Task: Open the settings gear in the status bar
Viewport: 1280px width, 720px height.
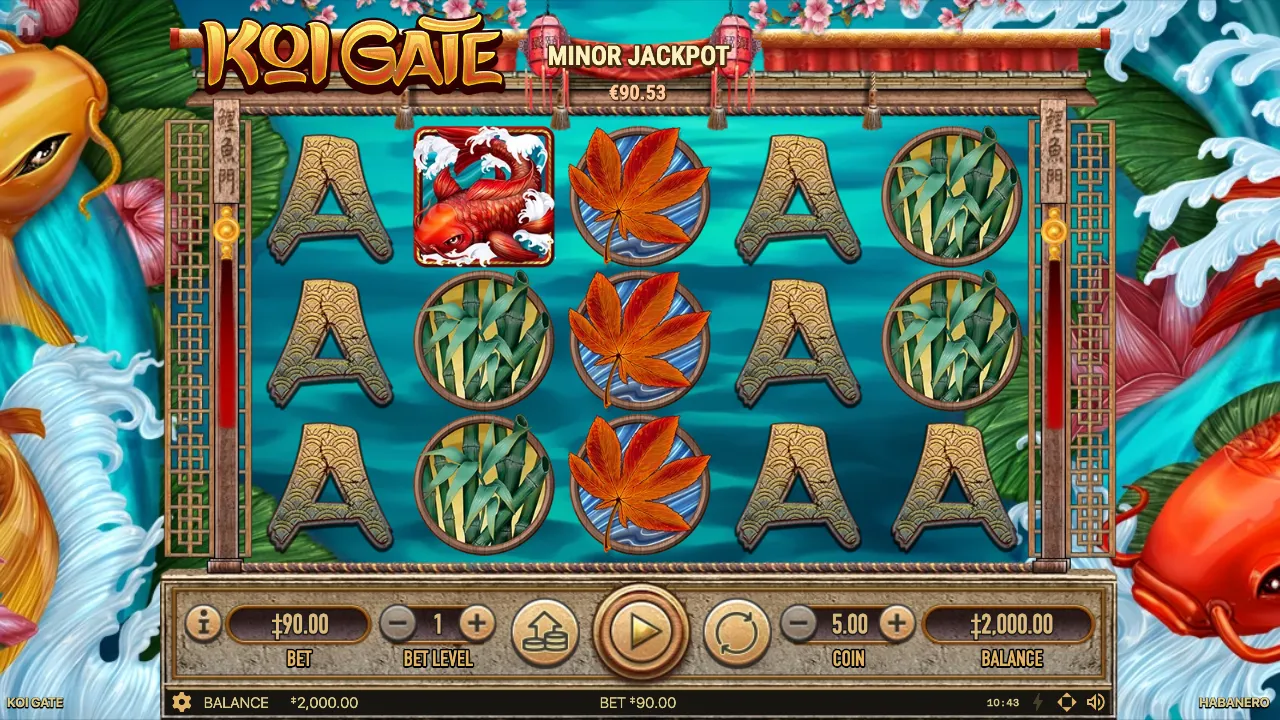Action: coord(182,703)
